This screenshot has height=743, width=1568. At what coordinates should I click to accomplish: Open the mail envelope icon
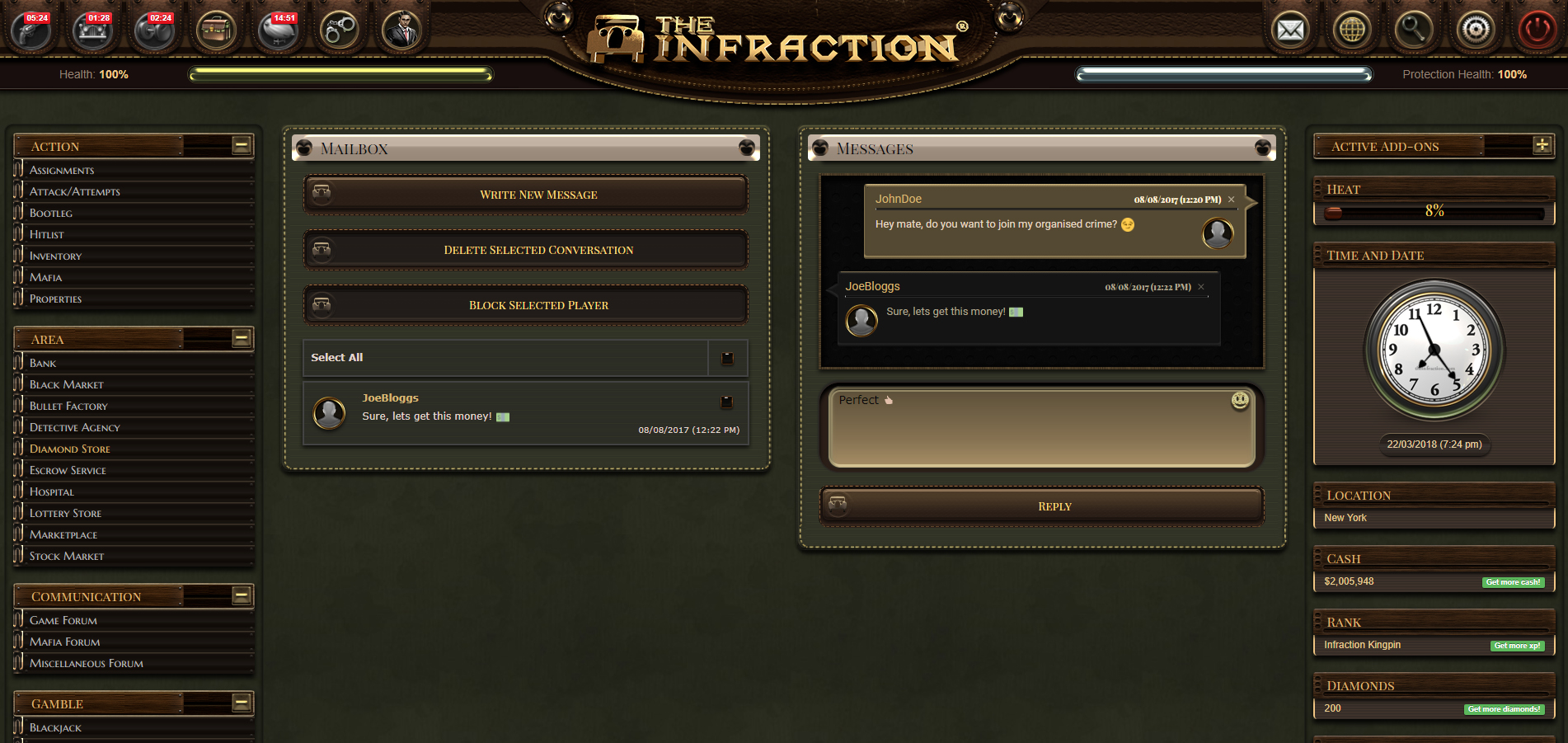pos(1290,31)
